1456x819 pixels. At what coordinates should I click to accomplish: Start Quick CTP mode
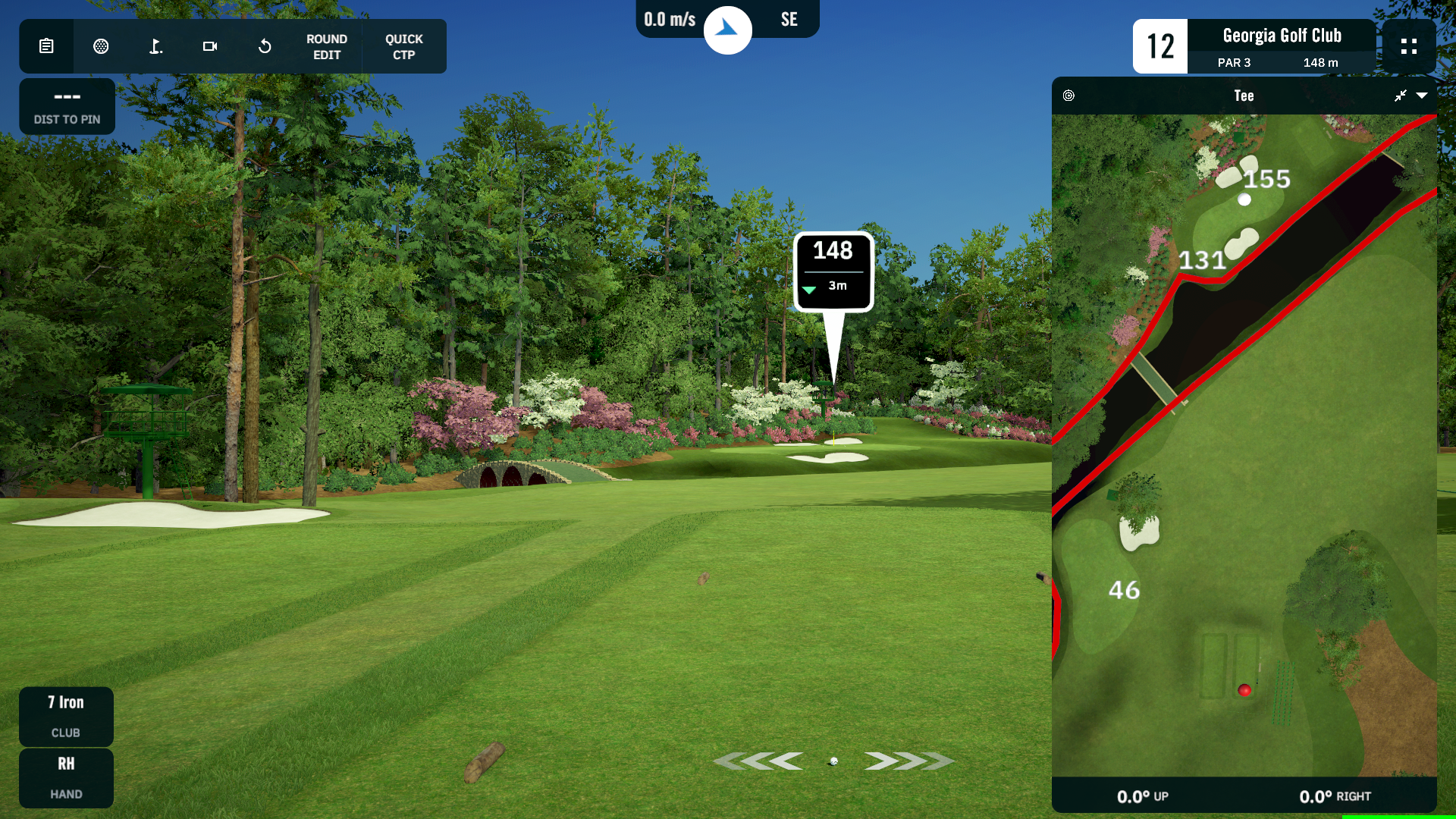click(x=404, y=47)
